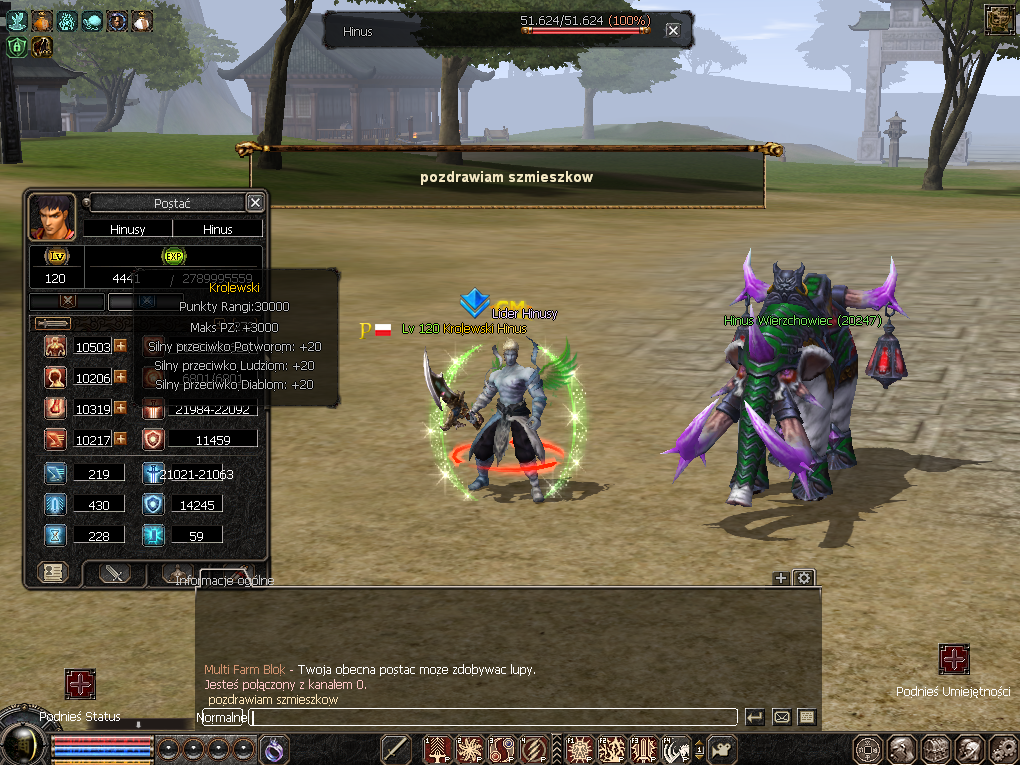The image size is (1020, 765).
Task: Add a new chat tab with the plus button
Action: (x=781, y=578)
